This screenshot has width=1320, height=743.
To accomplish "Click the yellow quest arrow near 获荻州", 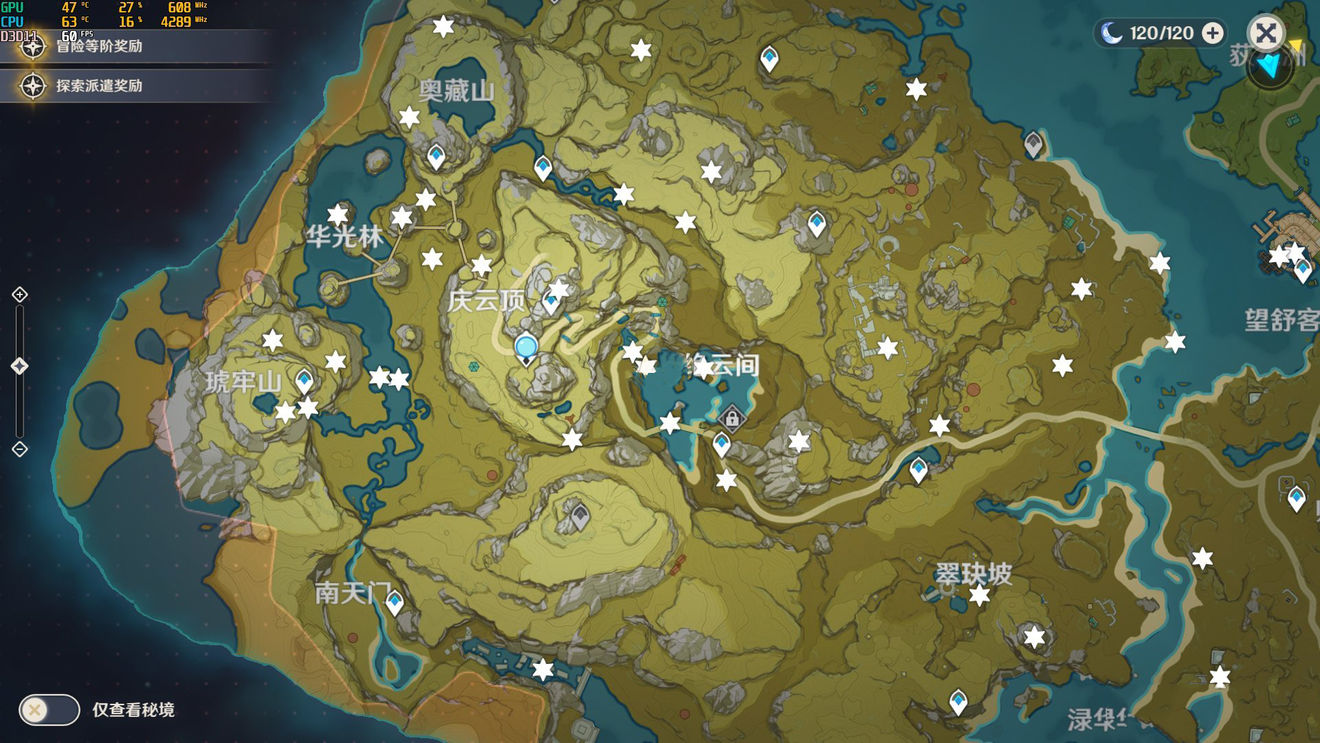I will pyautogui.click(x=1296, y=45).
